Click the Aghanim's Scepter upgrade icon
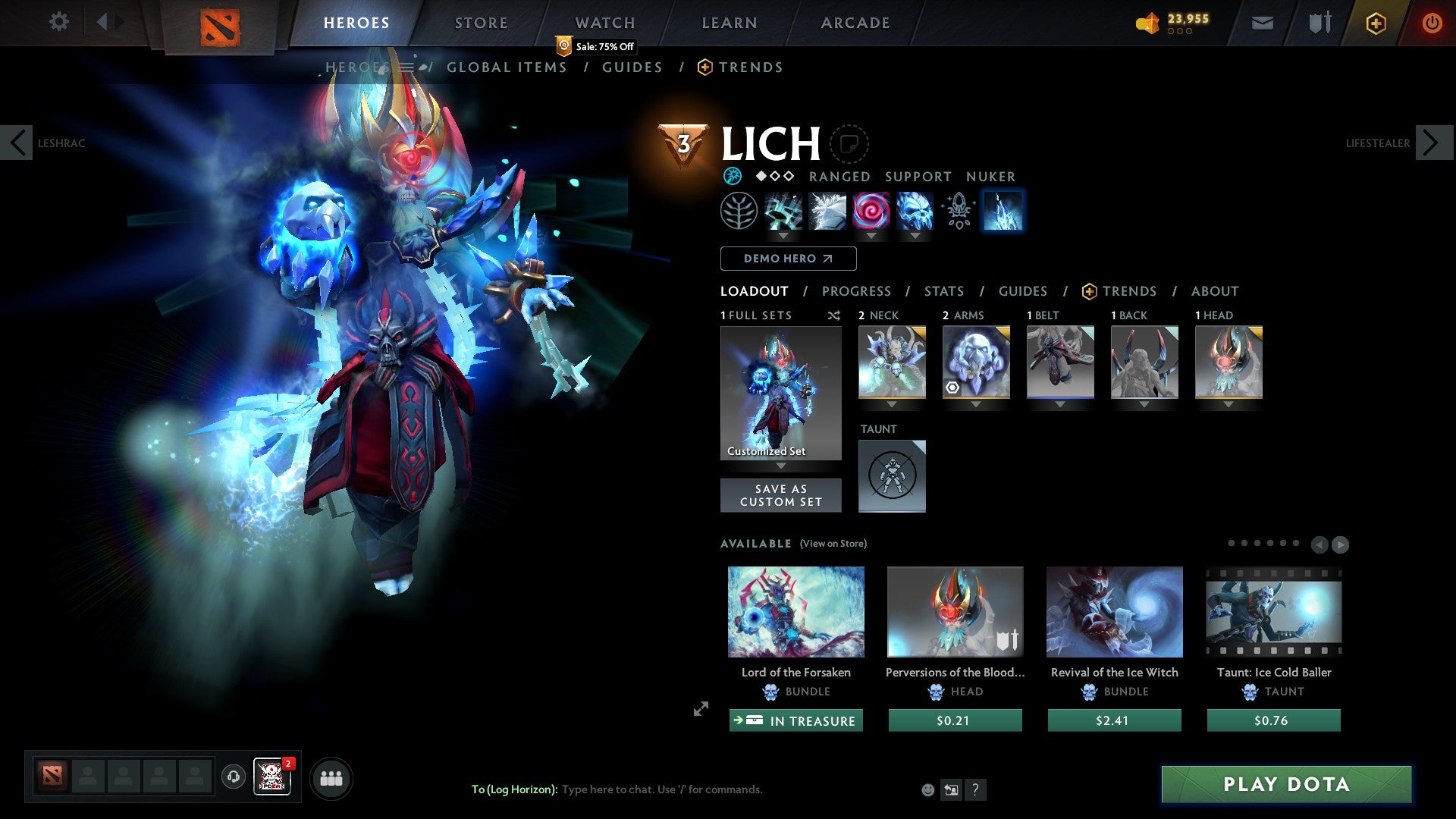This screenshot has height=819, width=1456. tap(958, 211)
